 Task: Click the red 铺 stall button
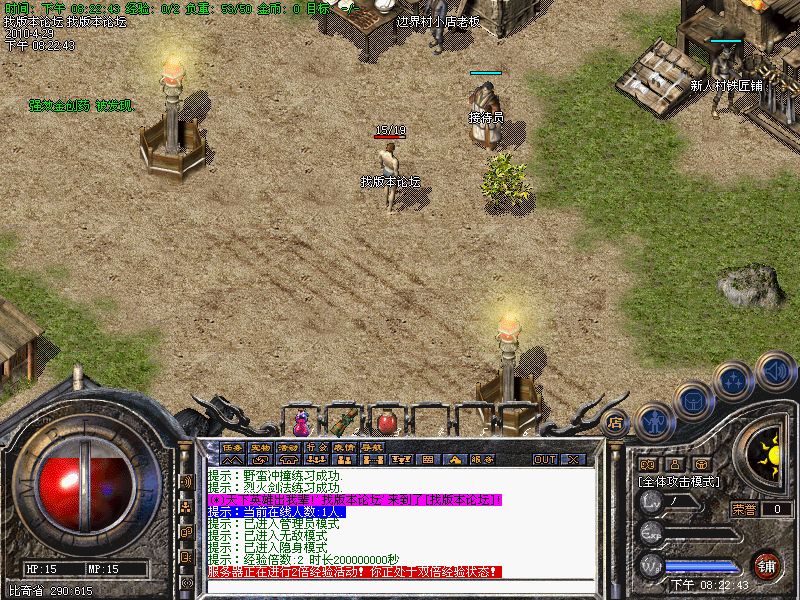coord(766,564)
